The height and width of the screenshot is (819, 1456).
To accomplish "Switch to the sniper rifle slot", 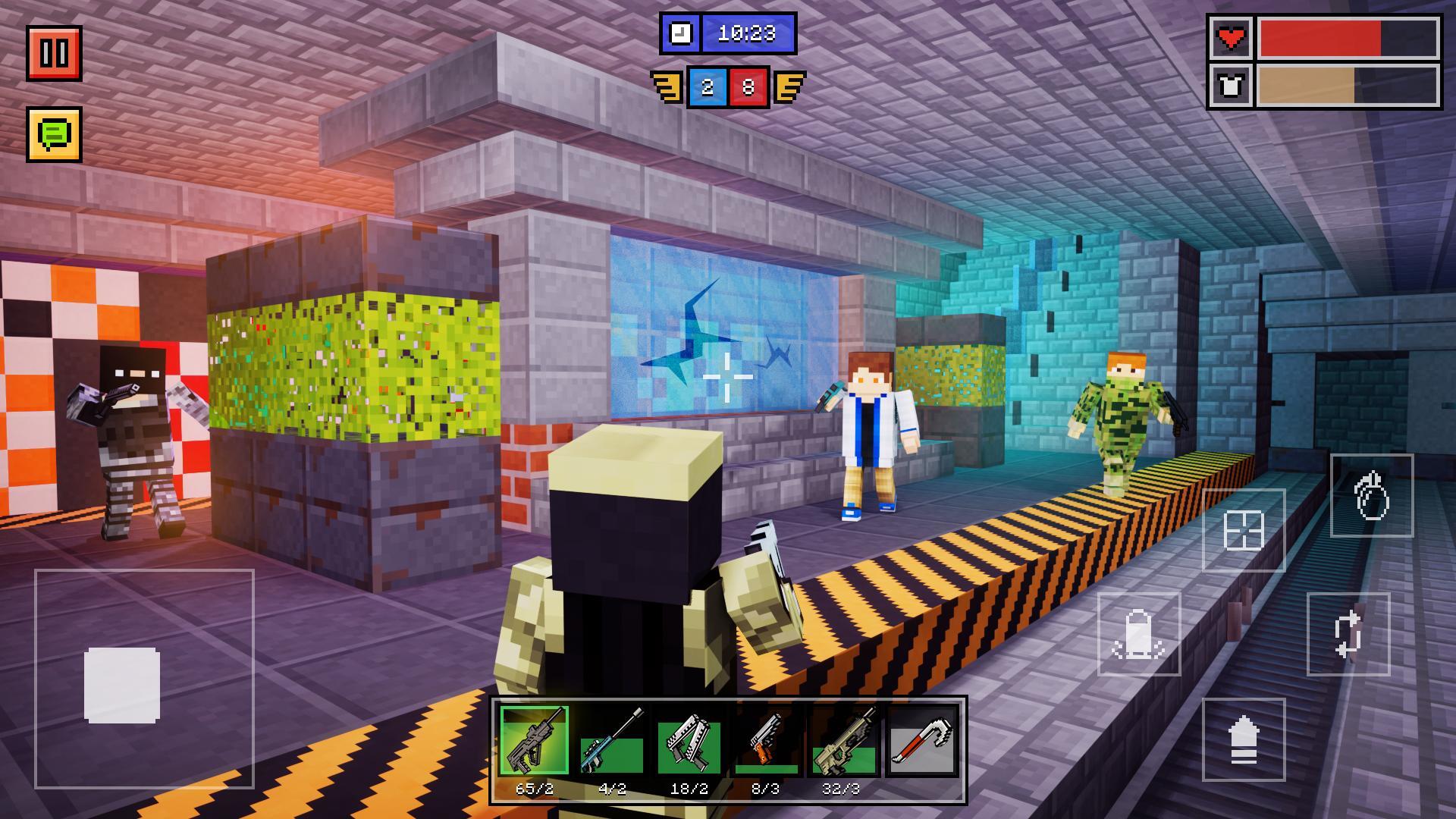I will pyautogui.click(x=612, y=741).
